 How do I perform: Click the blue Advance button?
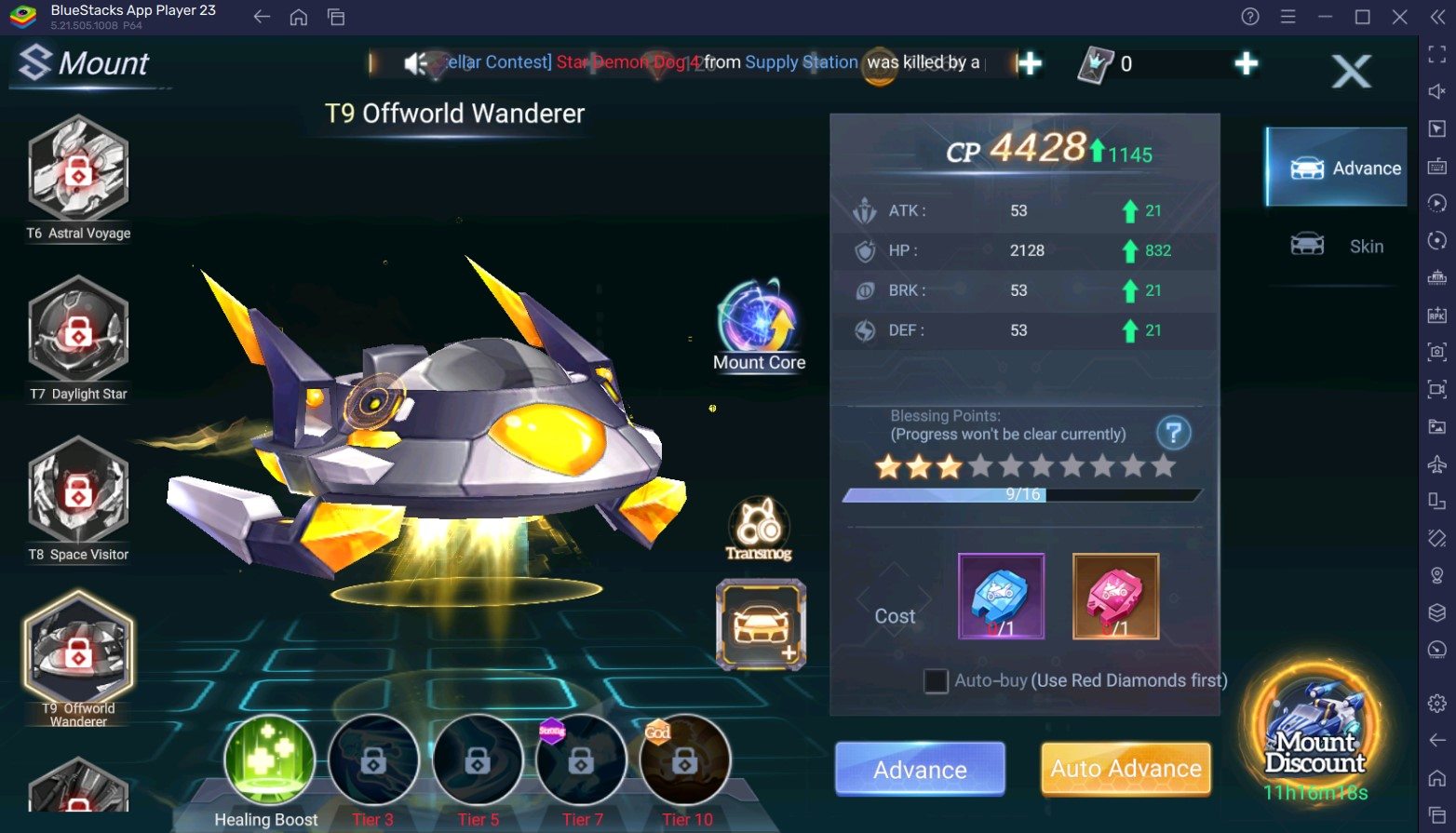click(x=920, y=769)
